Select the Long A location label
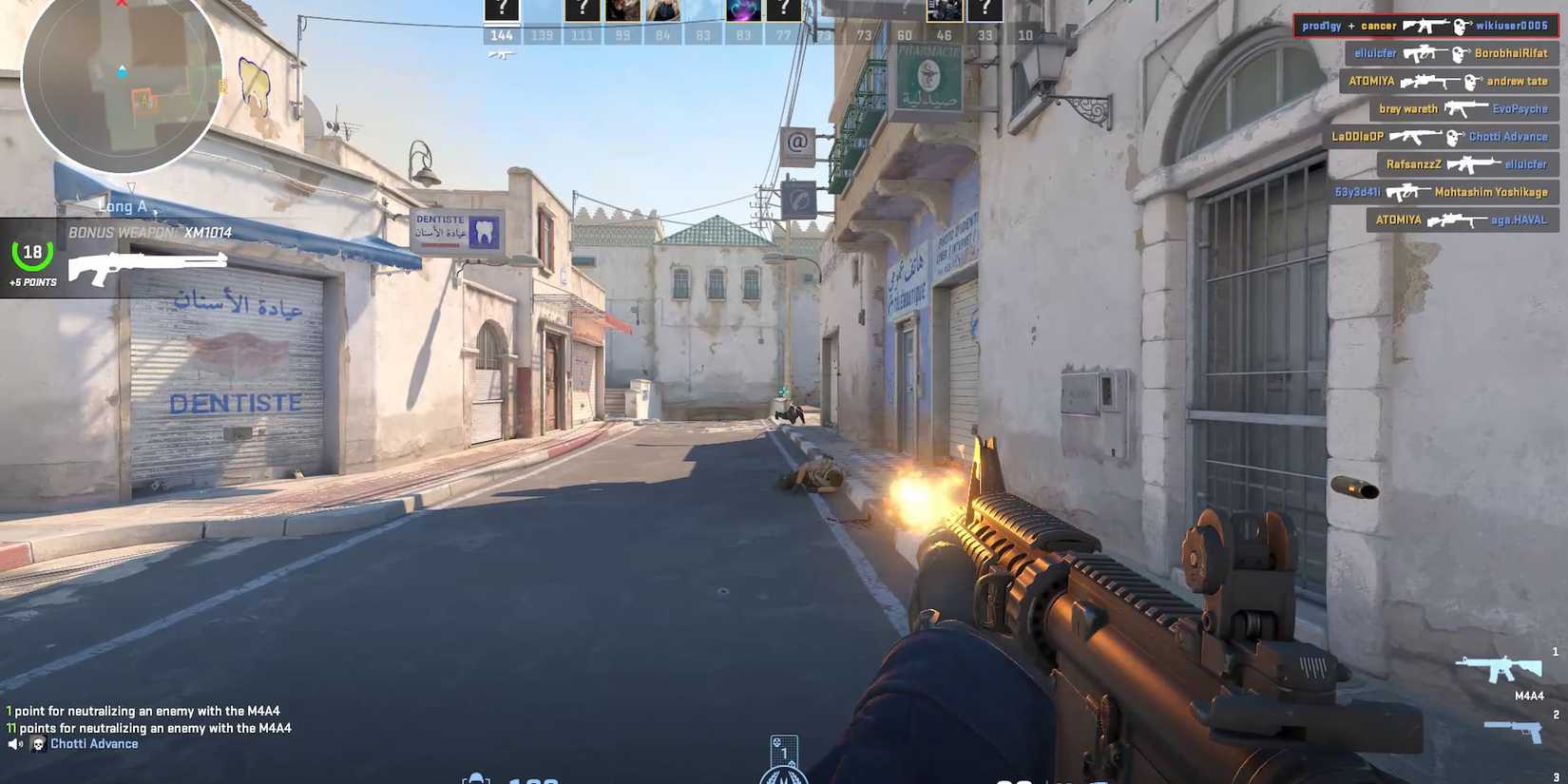 [x=124, y=205]
